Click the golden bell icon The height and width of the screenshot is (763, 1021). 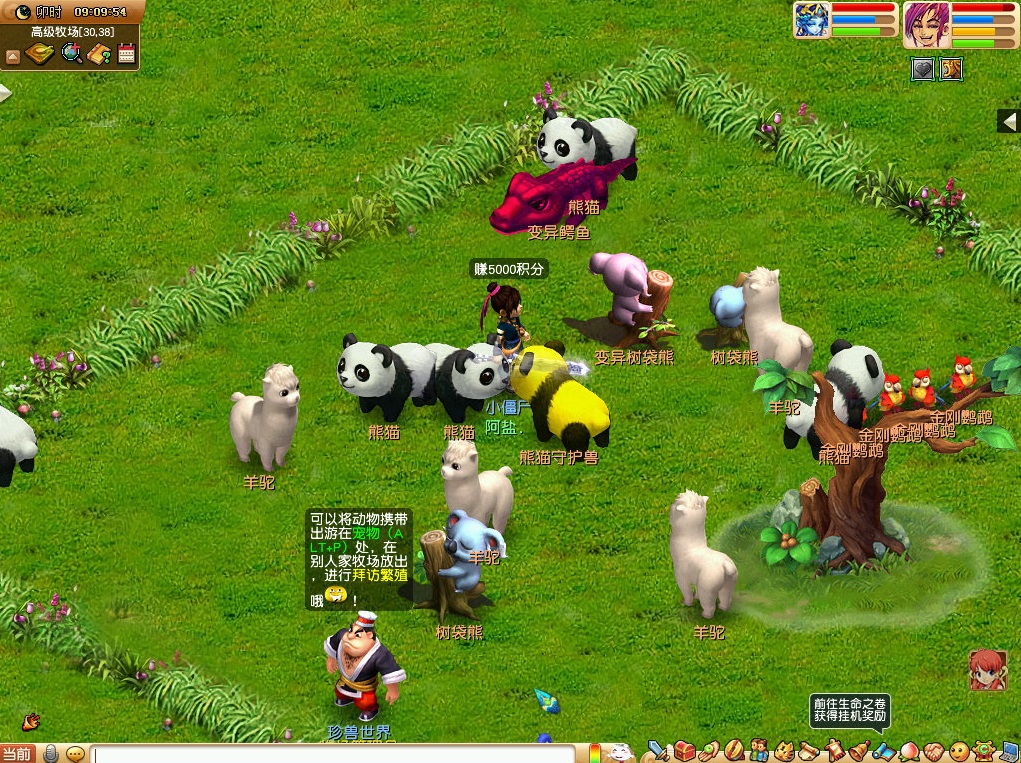click(857, 750)
